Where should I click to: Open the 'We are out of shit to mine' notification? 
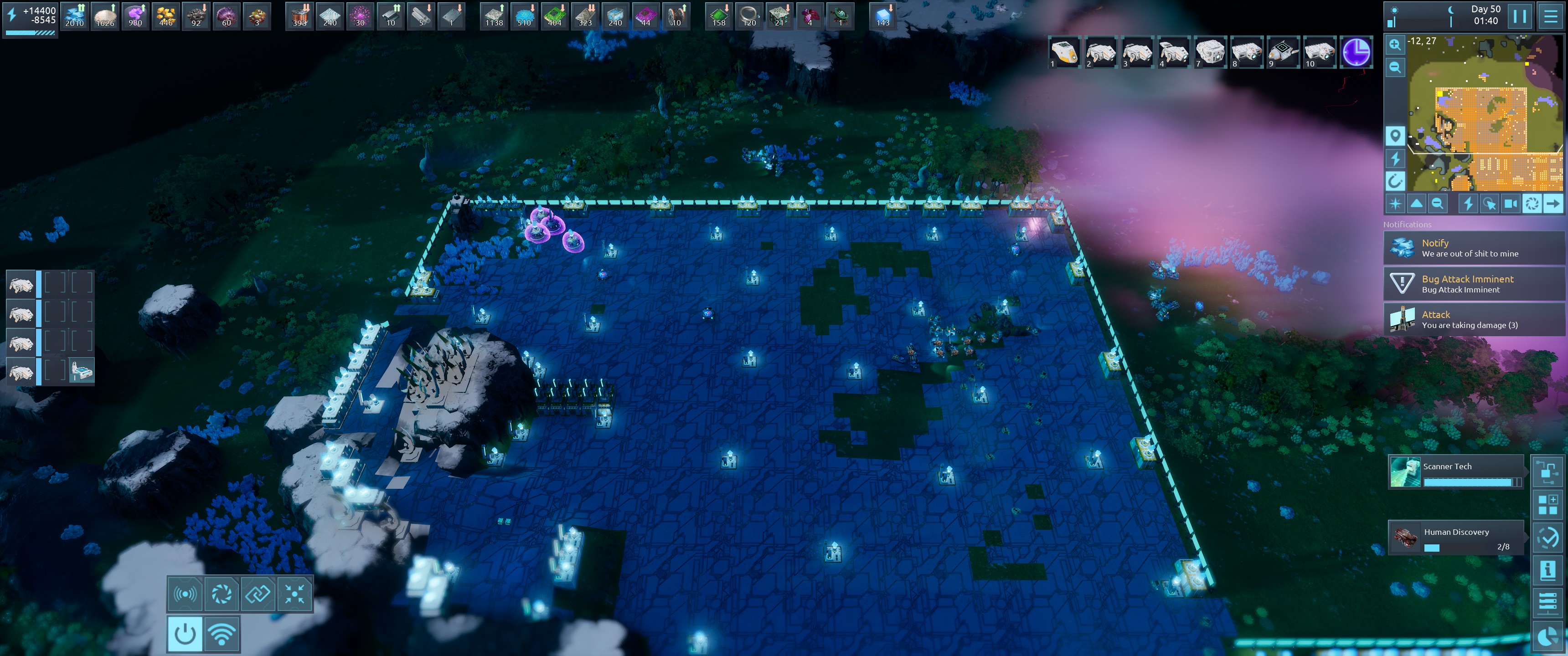pyautogui.click(x=1473, y=248)
